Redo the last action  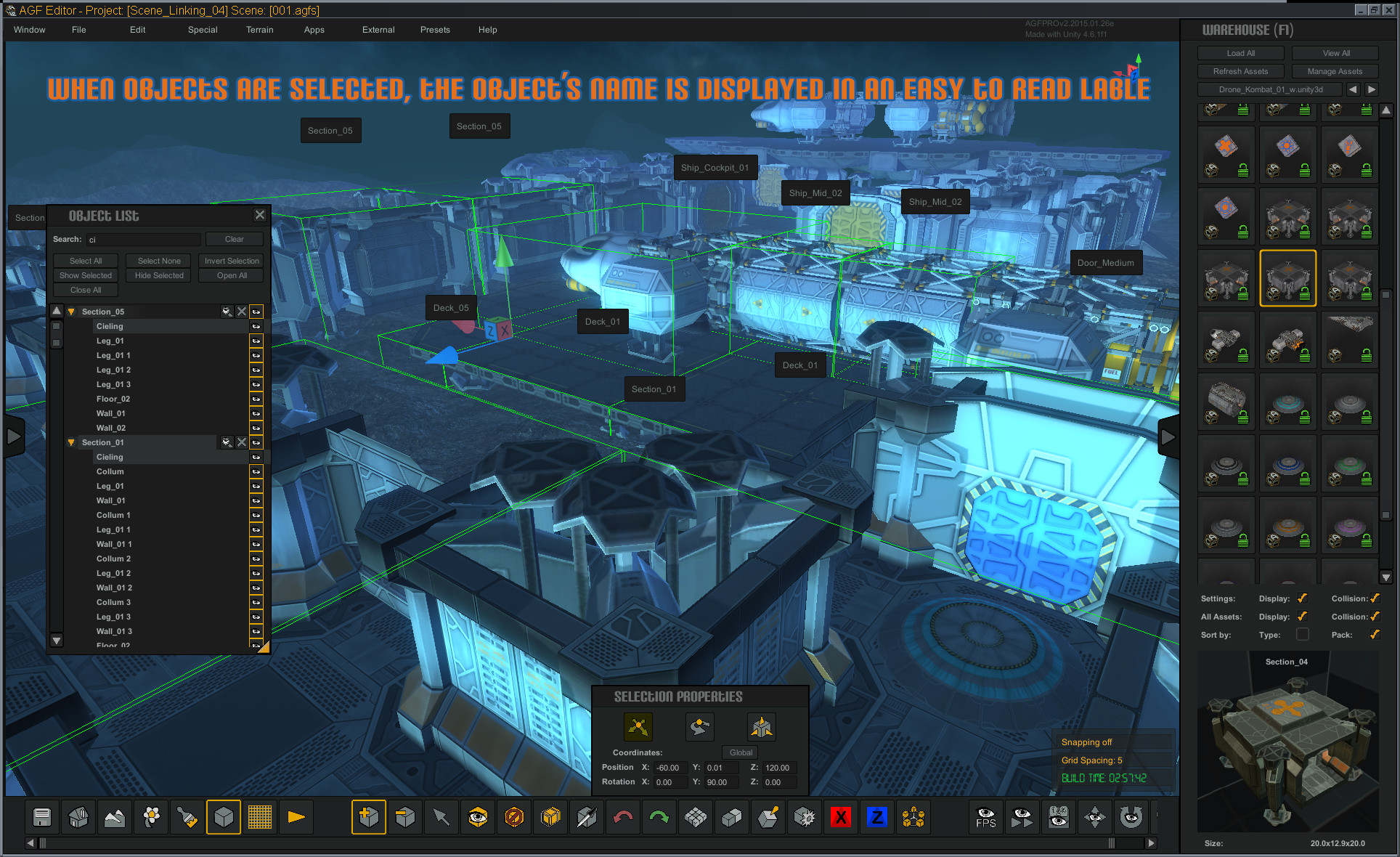tap(659, 817)
